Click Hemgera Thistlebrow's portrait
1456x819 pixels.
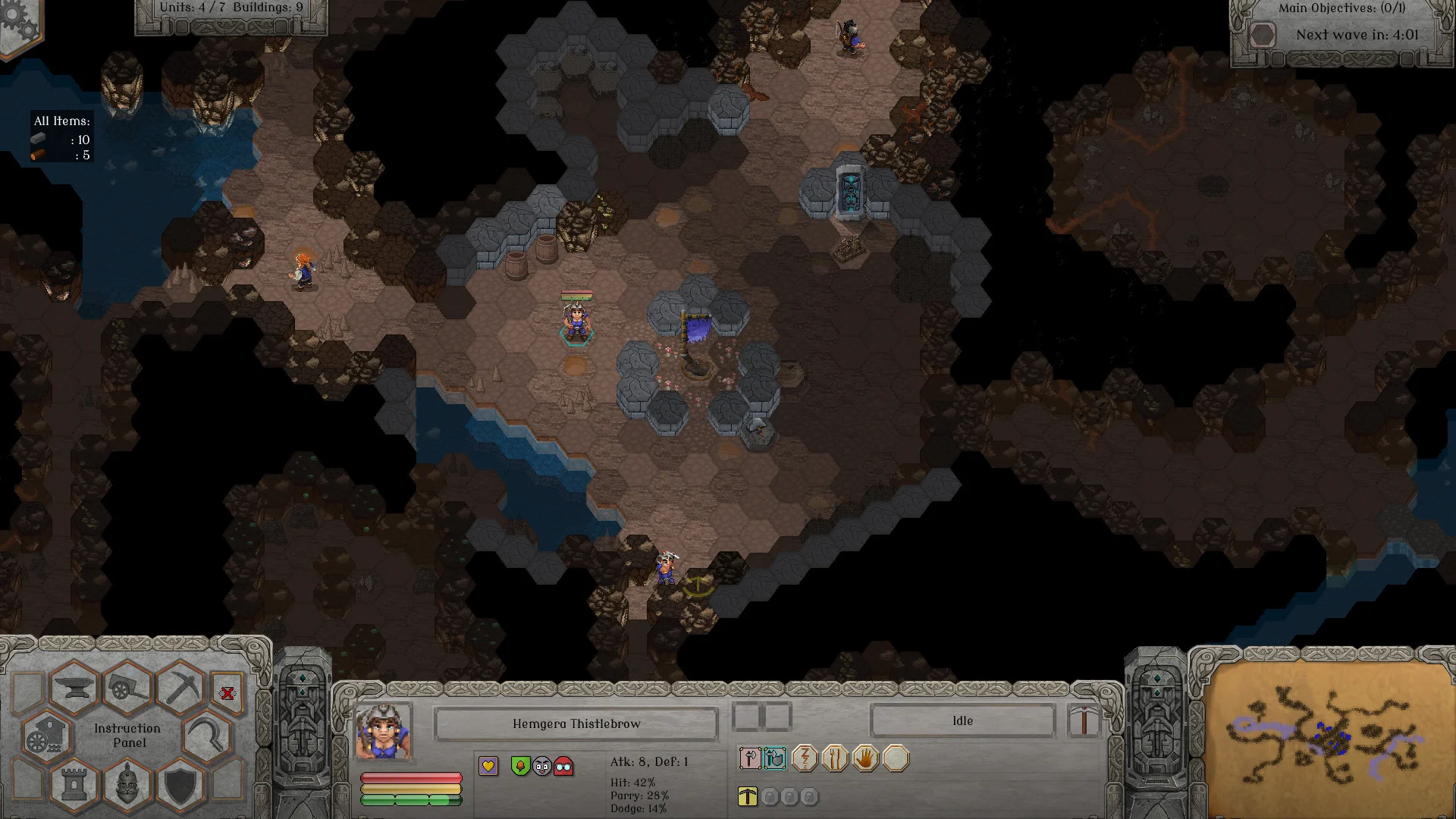pyautogui.click(x=383, y=732)
